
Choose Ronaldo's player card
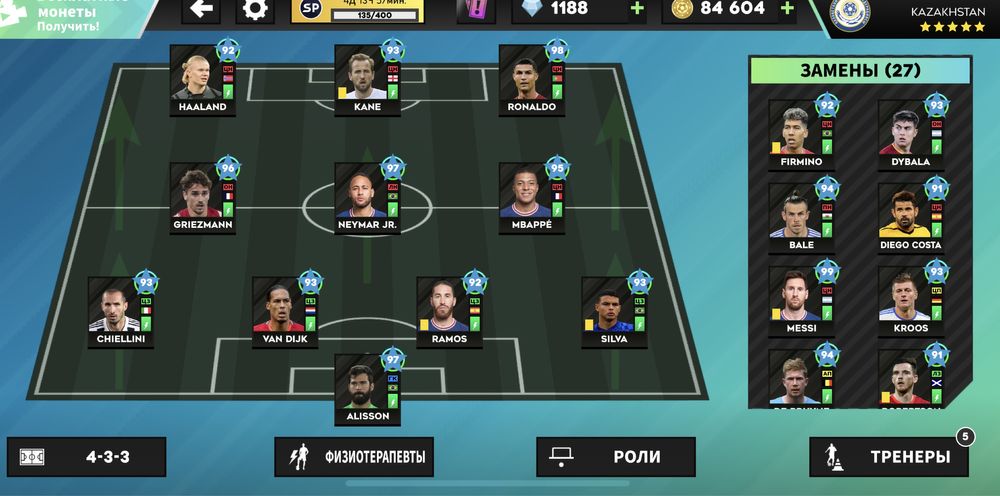531,79
